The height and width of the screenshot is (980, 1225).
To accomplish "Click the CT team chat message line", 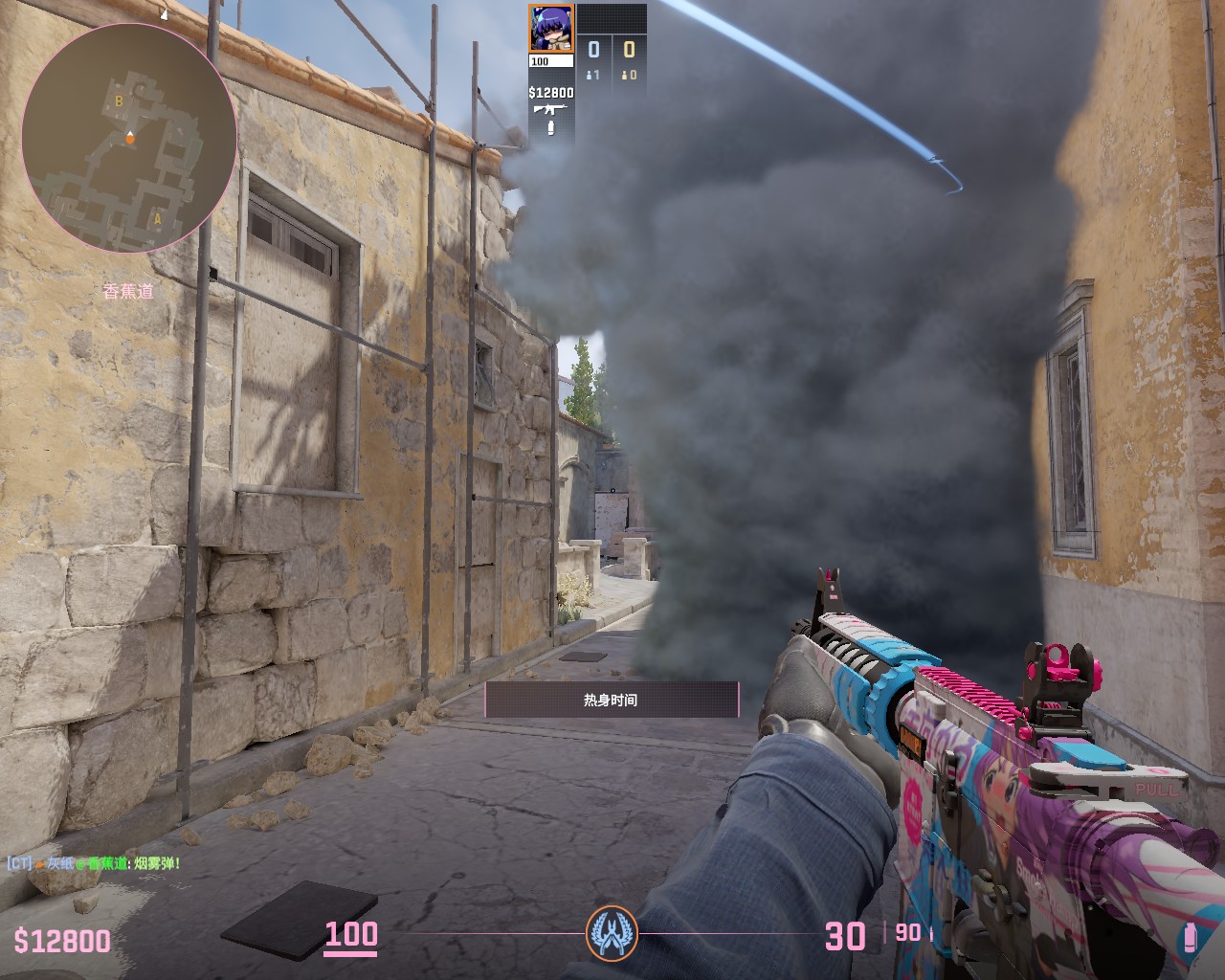I will [x=94, y=863].
